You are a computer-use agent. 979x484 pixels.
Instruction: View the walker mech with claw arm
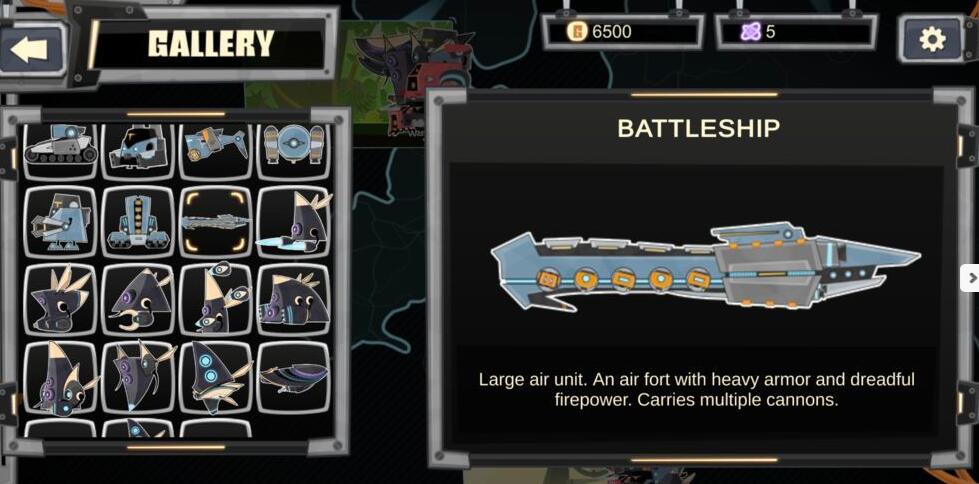coord(60,221)
